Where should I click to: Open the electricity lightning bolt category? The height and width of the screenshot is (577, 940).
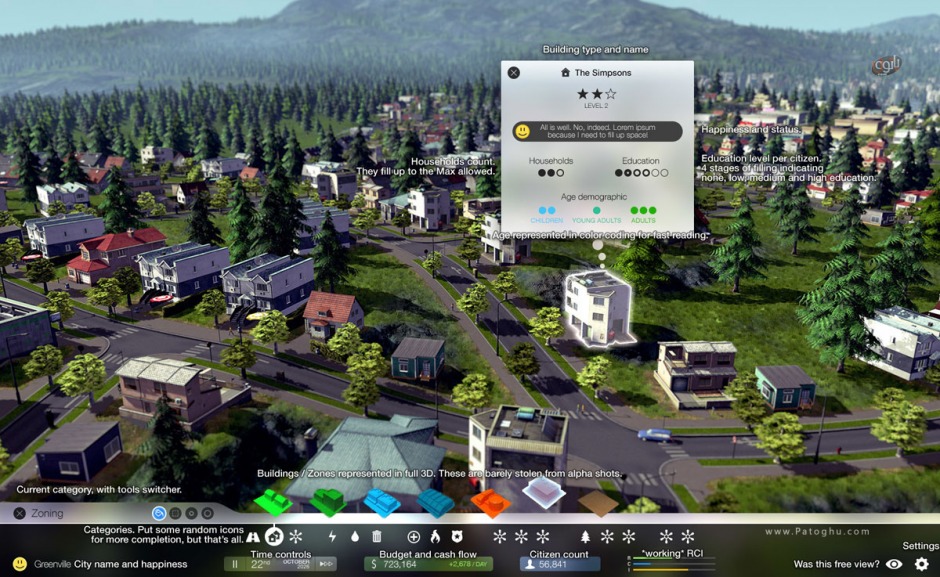point(333,537)
